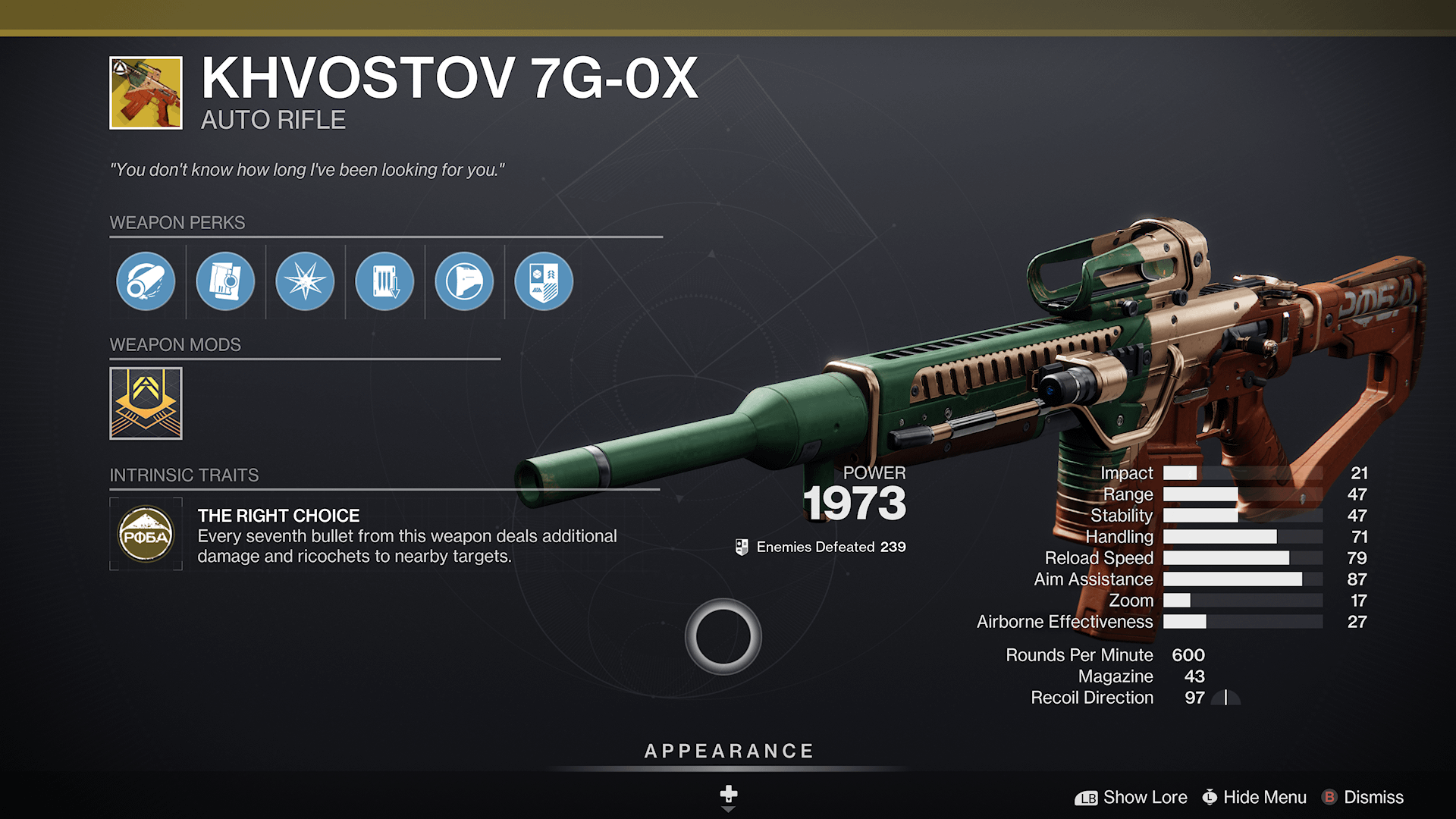Click the star-shaped weapon perk icon

click(x=304, y=281)
